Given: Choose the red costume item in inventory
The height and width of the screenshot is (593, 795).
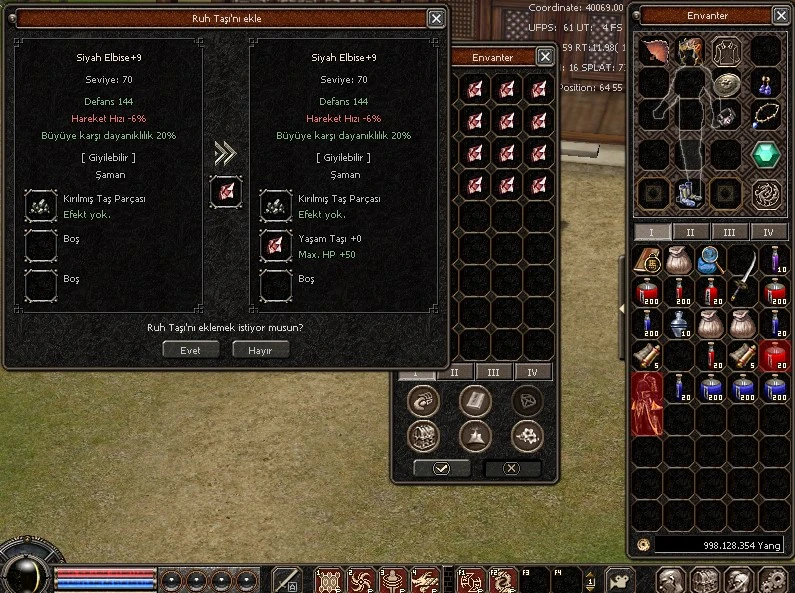Looking at the screenshot, I should pos(647,403).
